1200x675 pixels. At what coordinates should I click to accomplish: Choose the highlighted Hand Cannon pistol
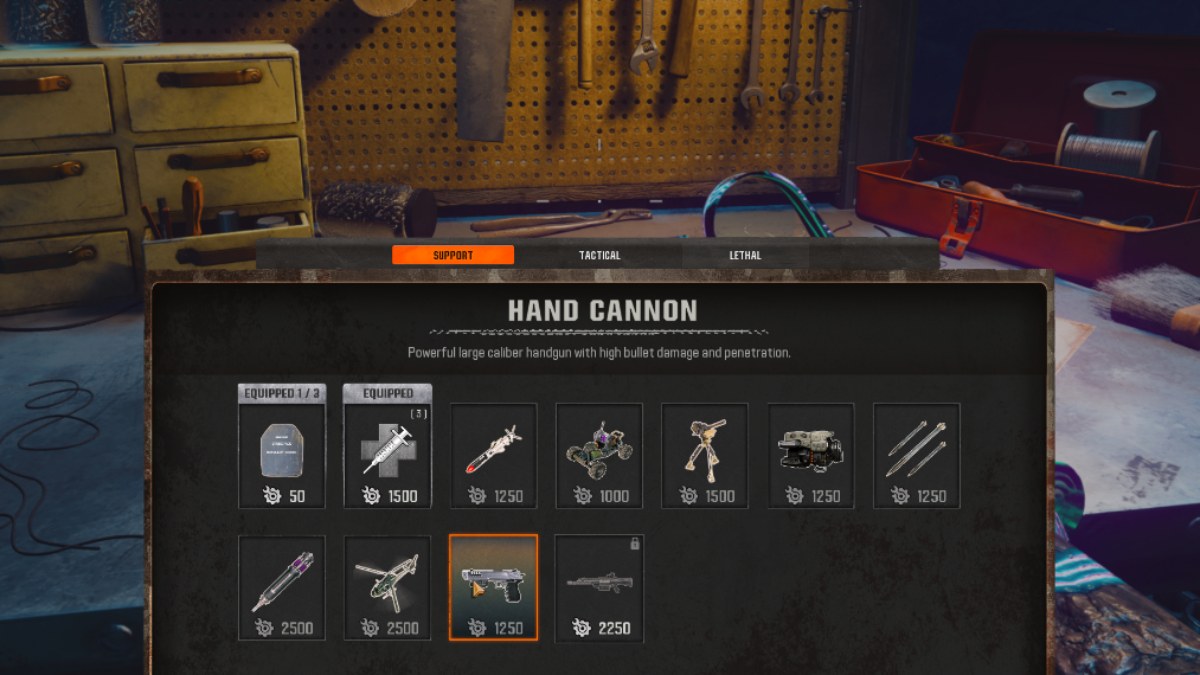(494, 587)
